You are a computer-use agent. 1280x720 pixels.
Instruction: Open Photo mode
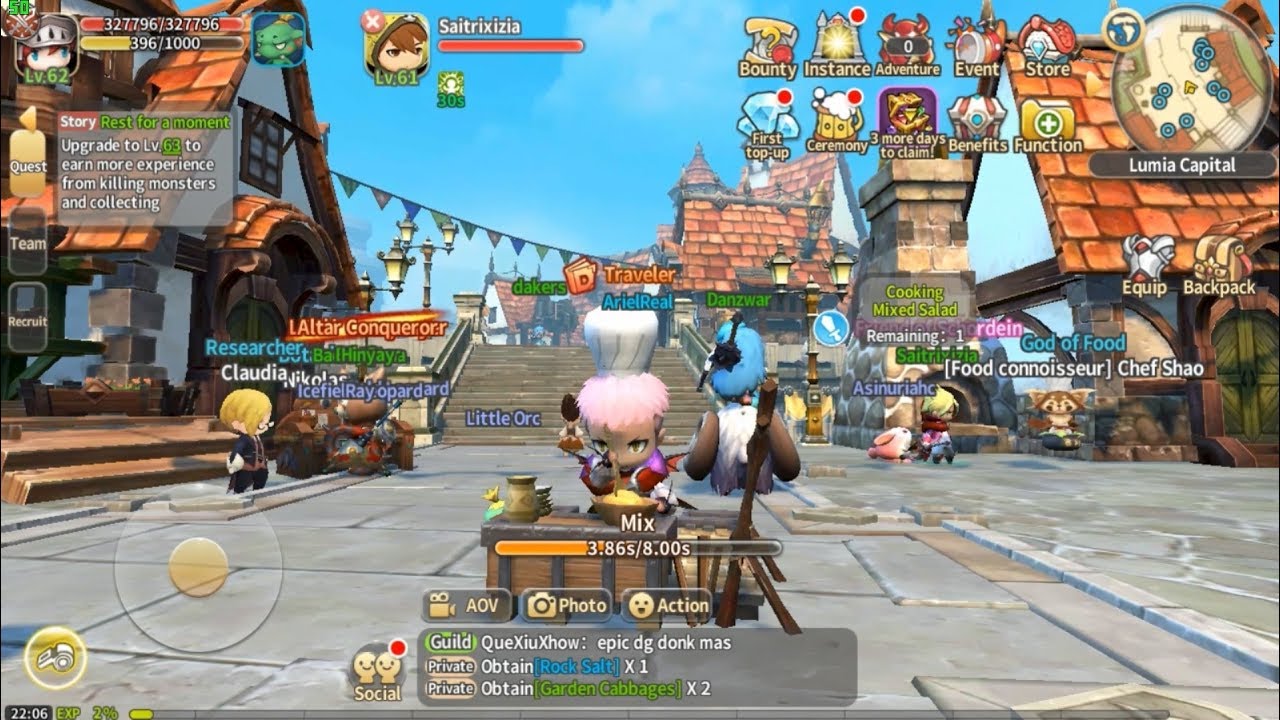[567, 605]
